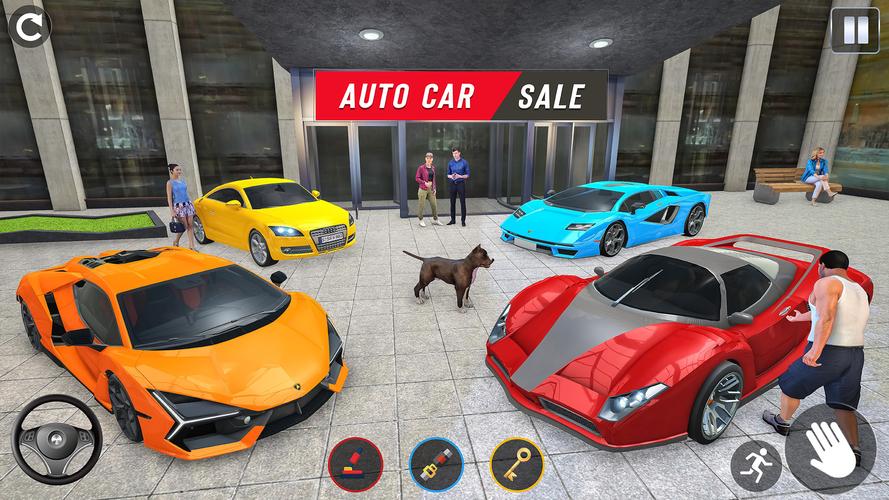889x500 pixels.
Task: Activate the blue-ringed seatbelt icon
Action: (x=436, y=465)
